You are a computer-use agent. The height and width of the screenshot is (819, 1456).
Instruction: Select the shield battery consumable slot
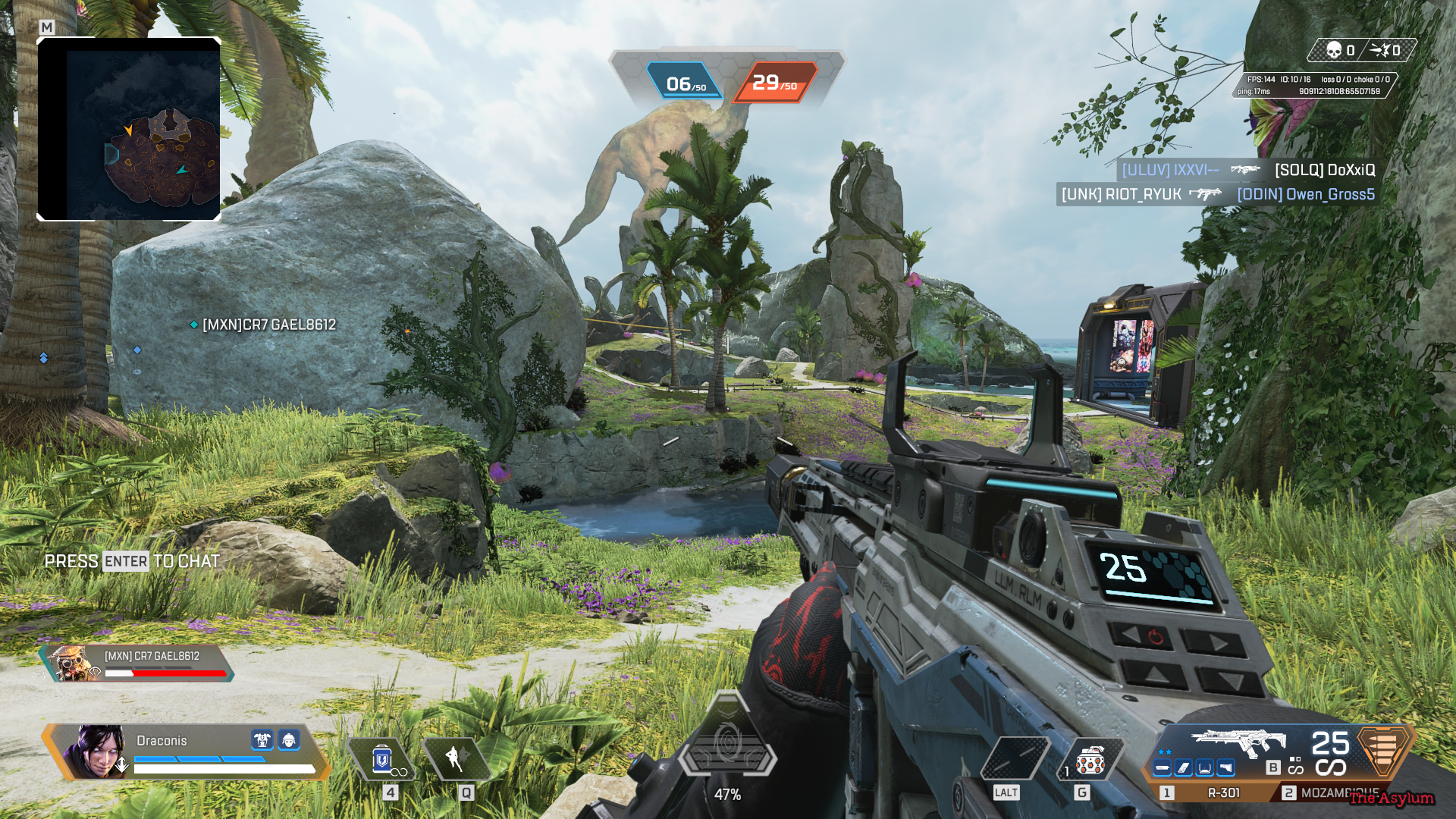pos(381,759)
